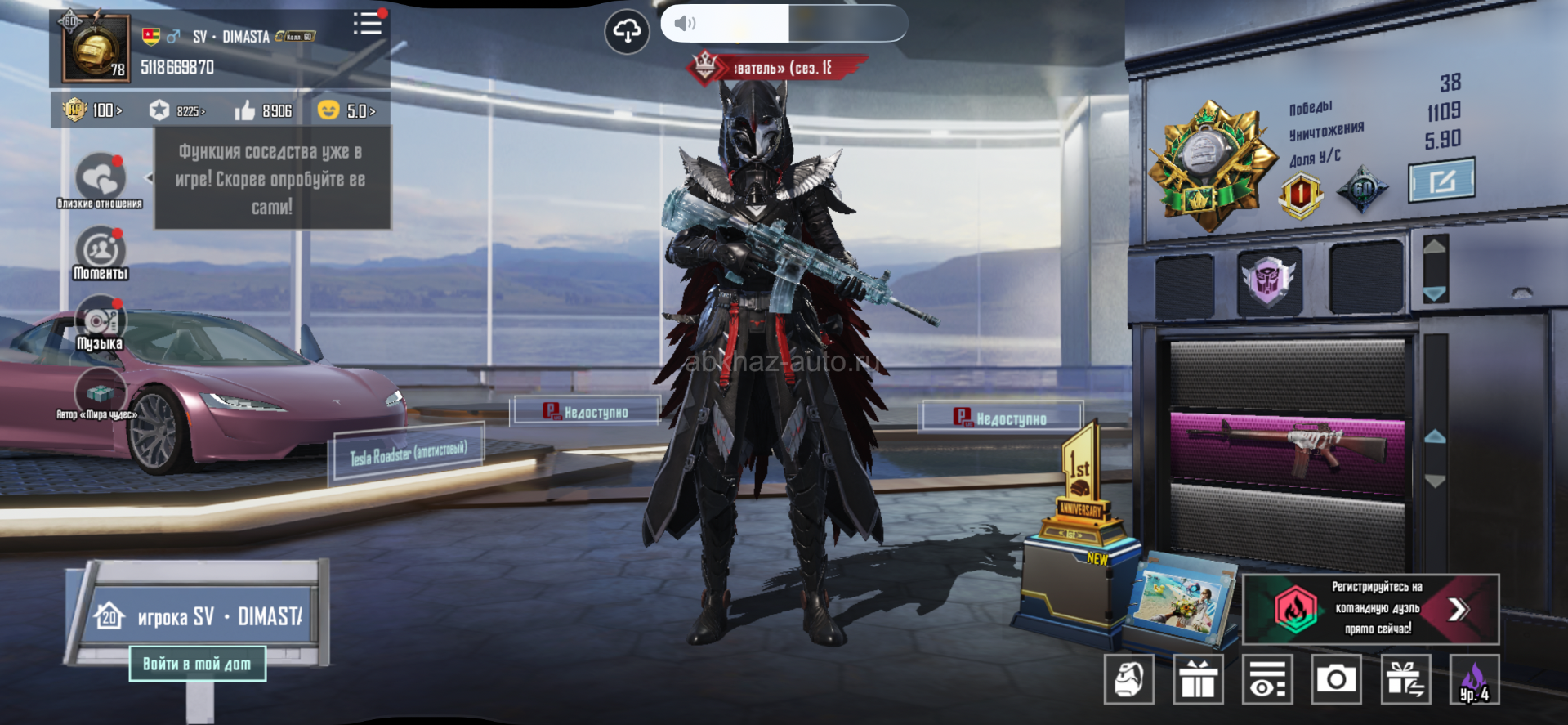Open the purple flame level 4 icon
1568x725 pixels.
click(x=1474, y=679)
